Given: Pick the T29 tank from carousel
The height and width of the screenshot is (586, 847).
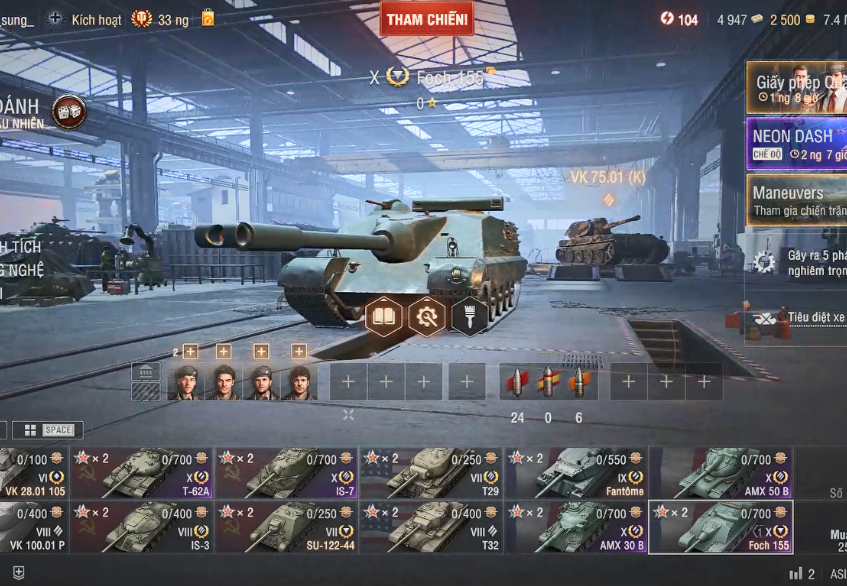Looking at the screenshot, I should [431, 473].
